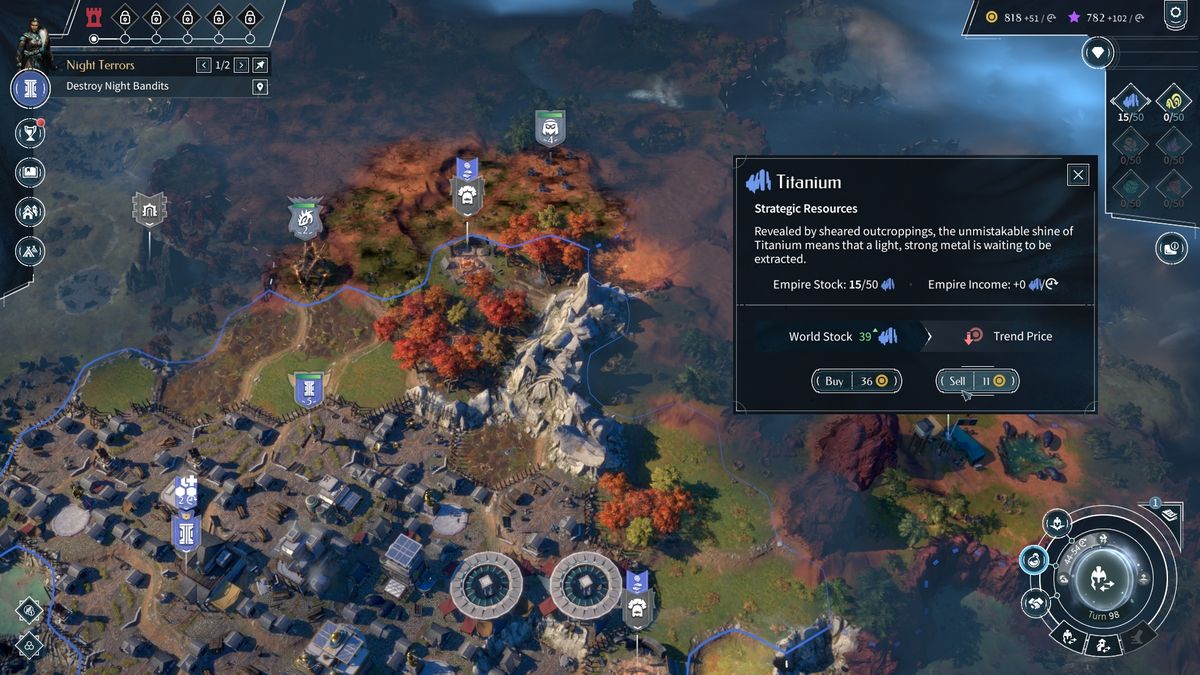Open the blue empire pillar menu

tap(30, 88)
